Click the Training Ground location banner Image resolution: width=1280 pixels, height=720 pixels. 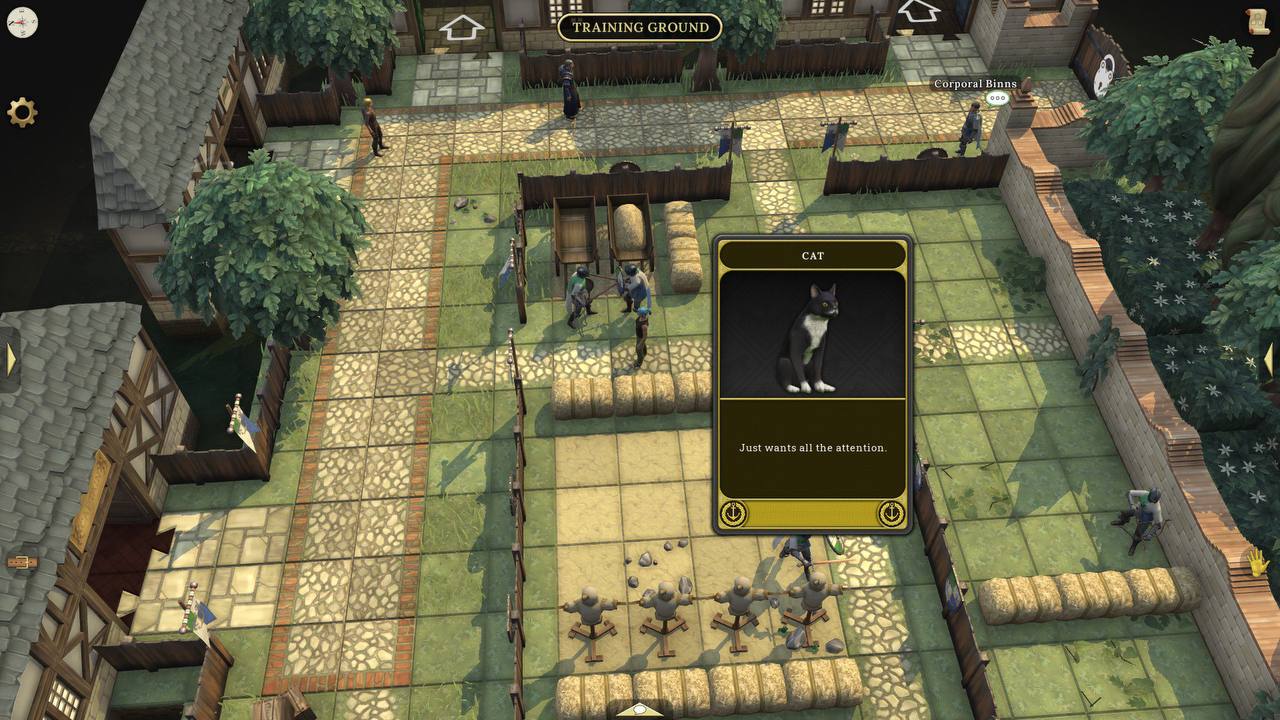[640, 27]
